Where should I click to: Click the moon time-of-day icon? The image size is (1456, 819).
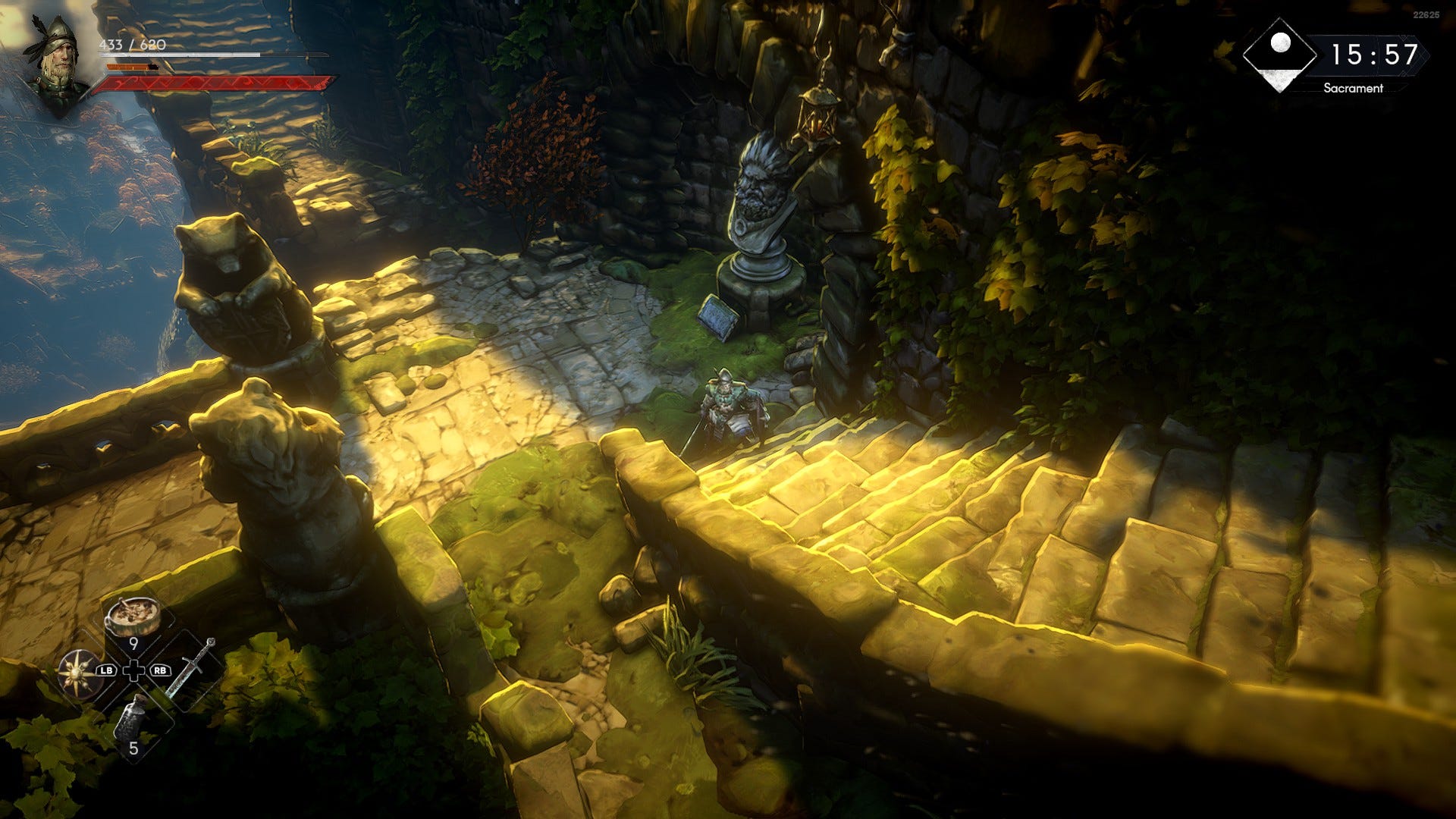[1280, 54]
